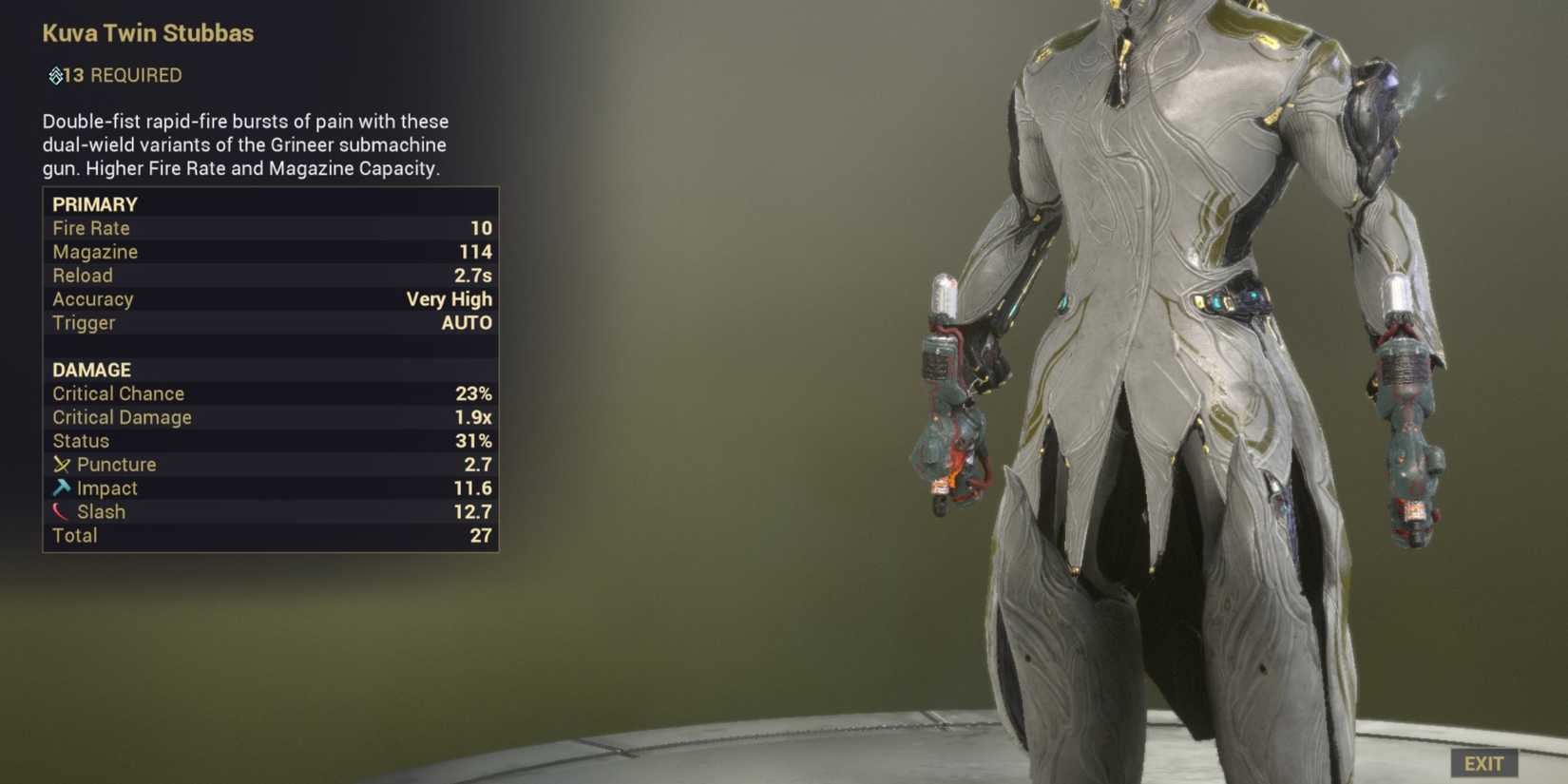Select the DAMAGE stats header
This screenshot has width=1568, height=784.
(x=91, y=370)
